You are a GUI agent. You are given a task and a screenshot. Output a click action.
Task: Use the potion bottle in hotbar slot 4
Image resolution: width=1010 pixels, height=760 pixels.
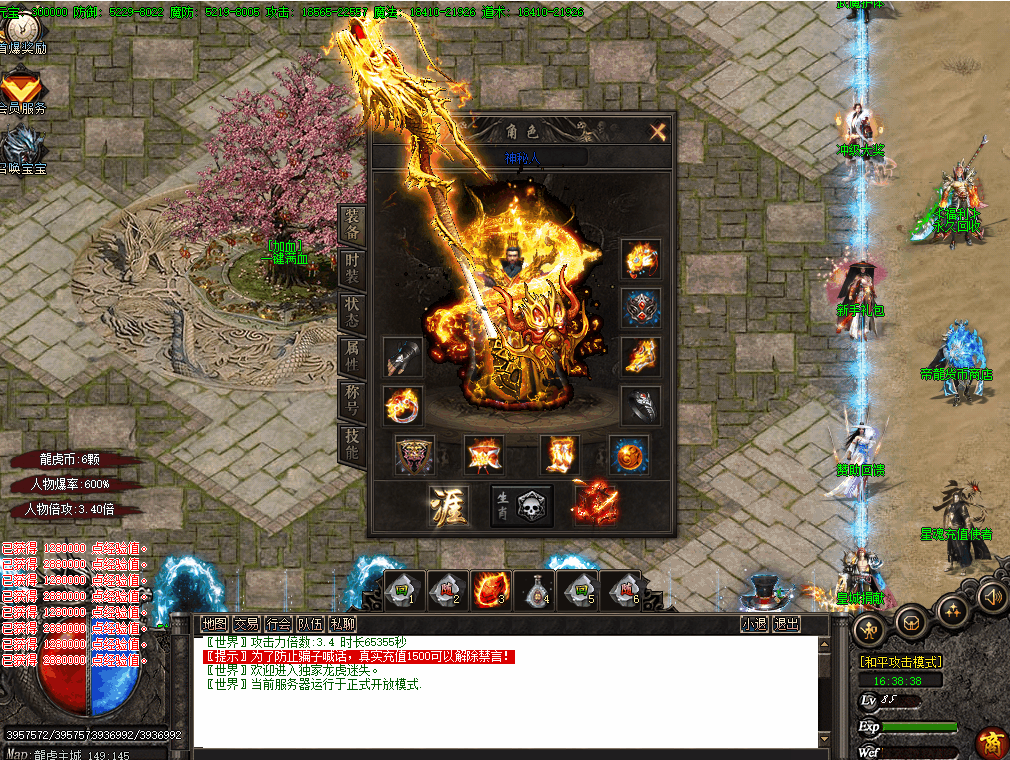(534, 590)
